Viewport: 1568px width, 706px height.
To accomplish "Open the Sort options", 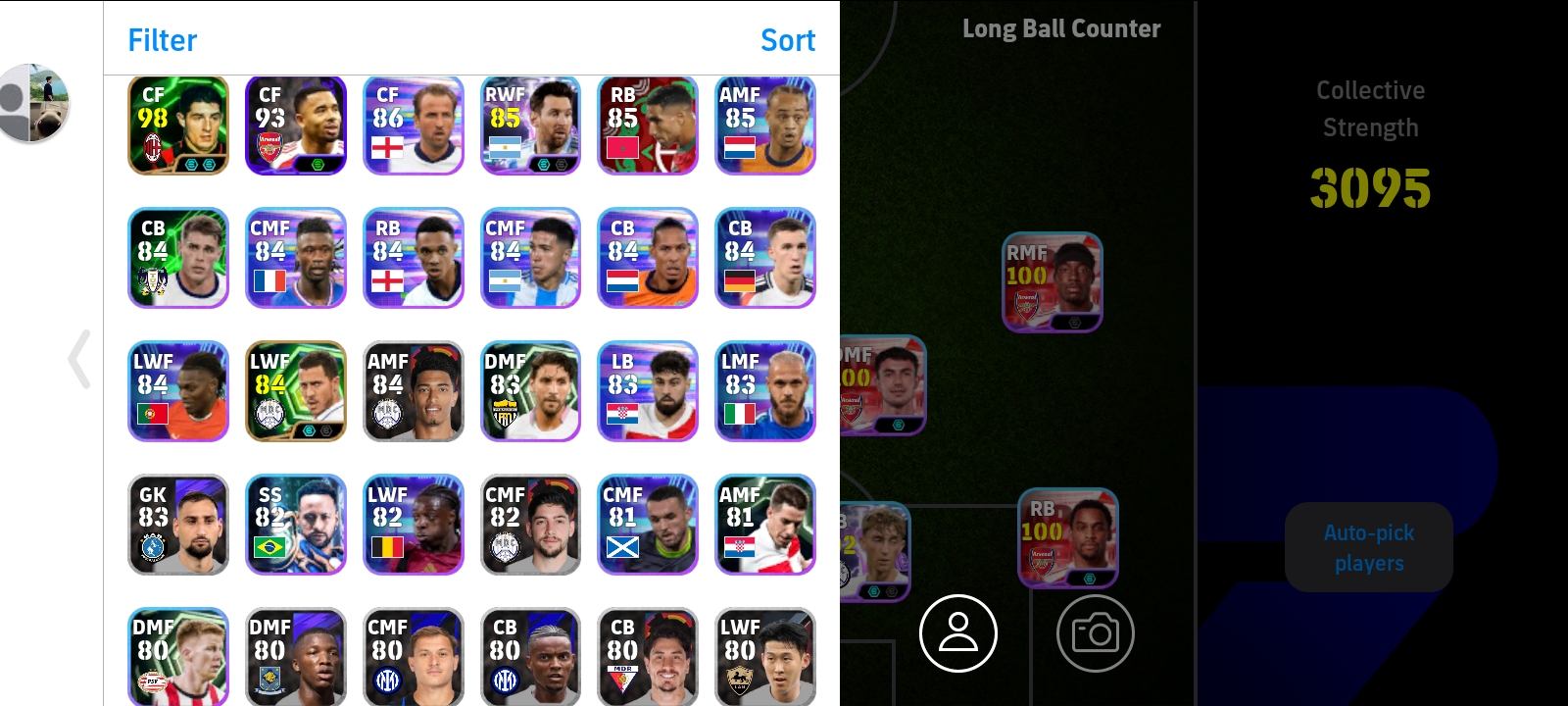I will click(x=787, y=40).
